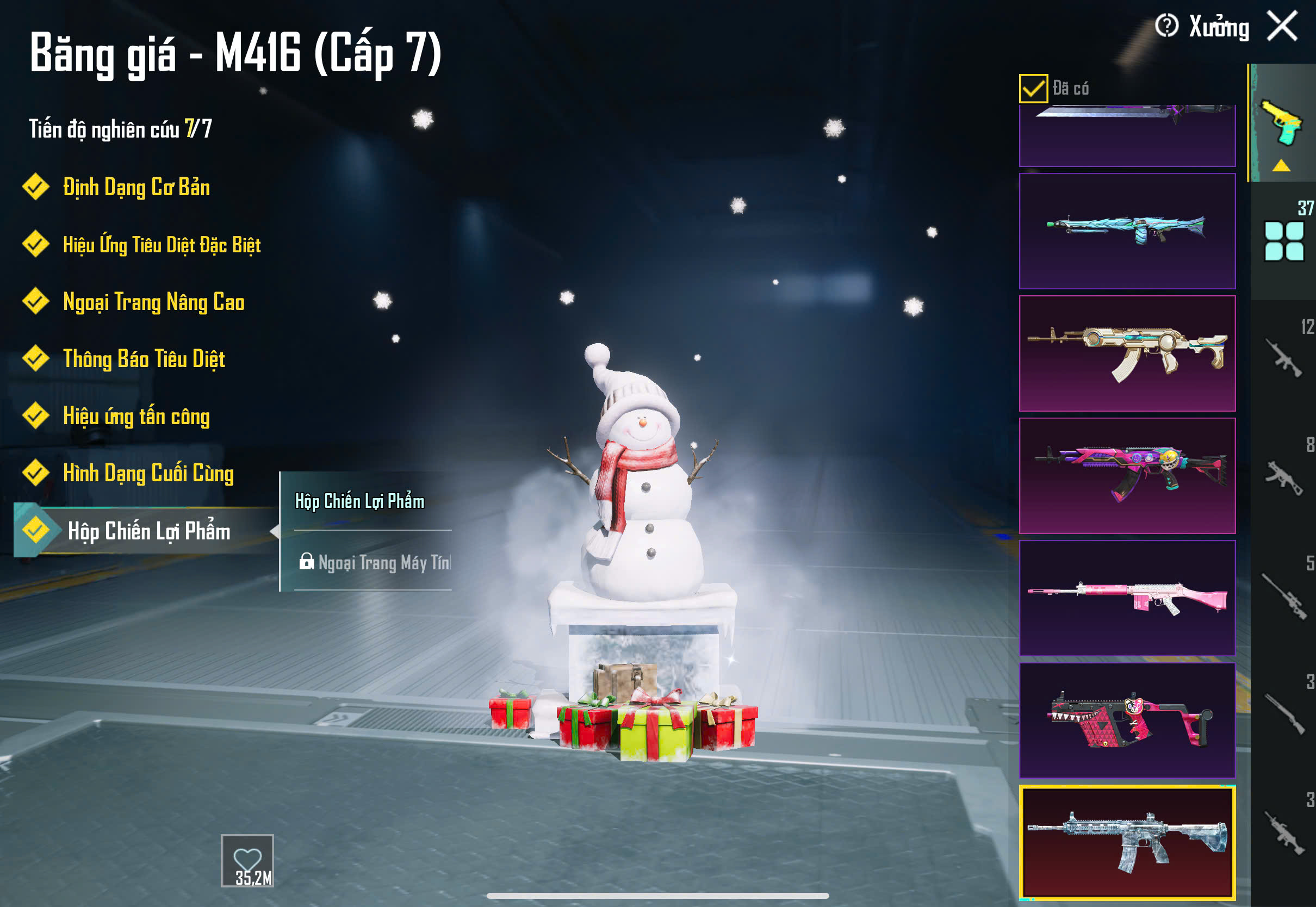
Task: Switch to the yellow pistol category tab
Action: tap(1281, 122)
